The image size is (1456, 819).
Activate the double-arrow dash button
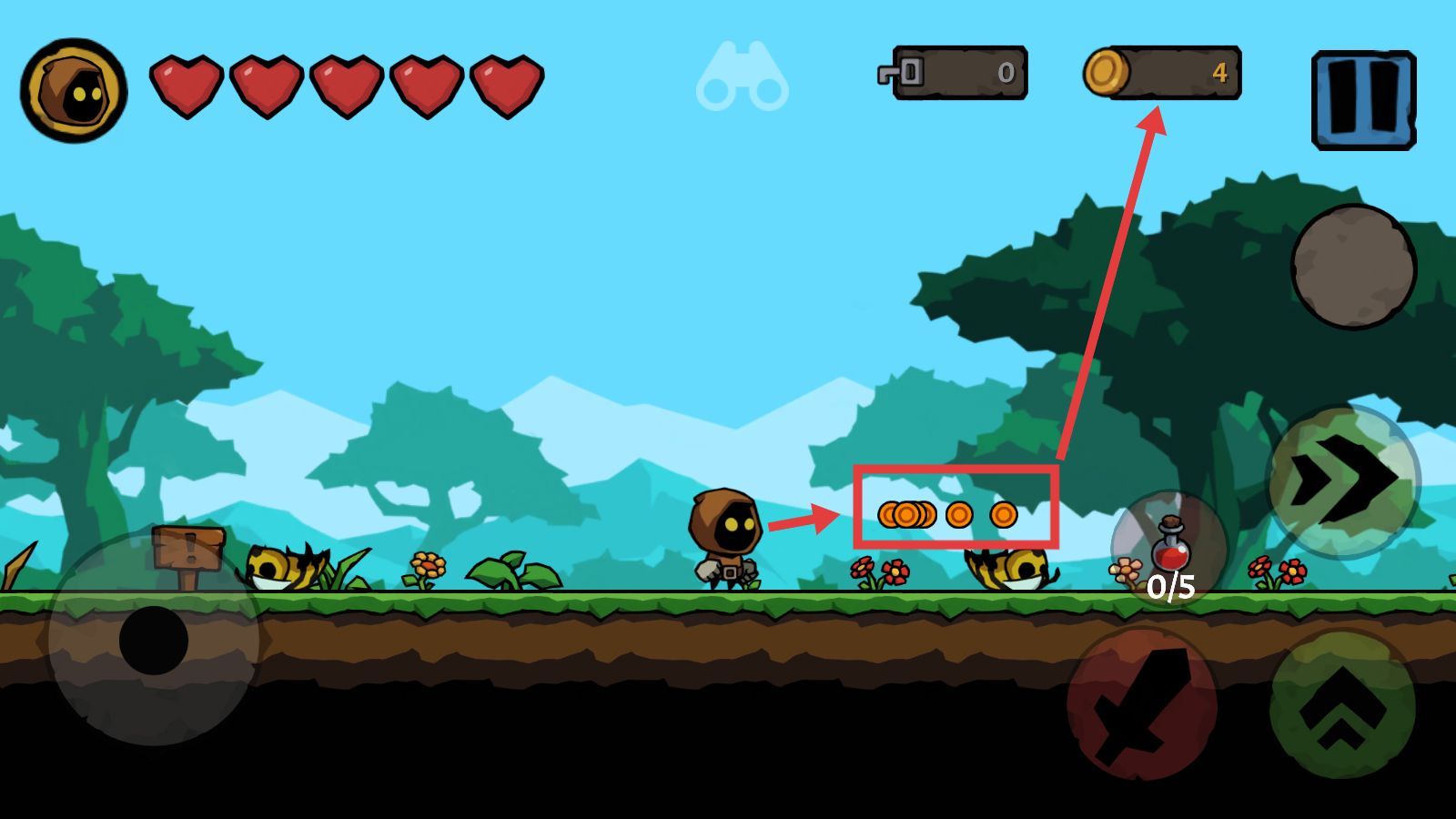pos(1343,480)
